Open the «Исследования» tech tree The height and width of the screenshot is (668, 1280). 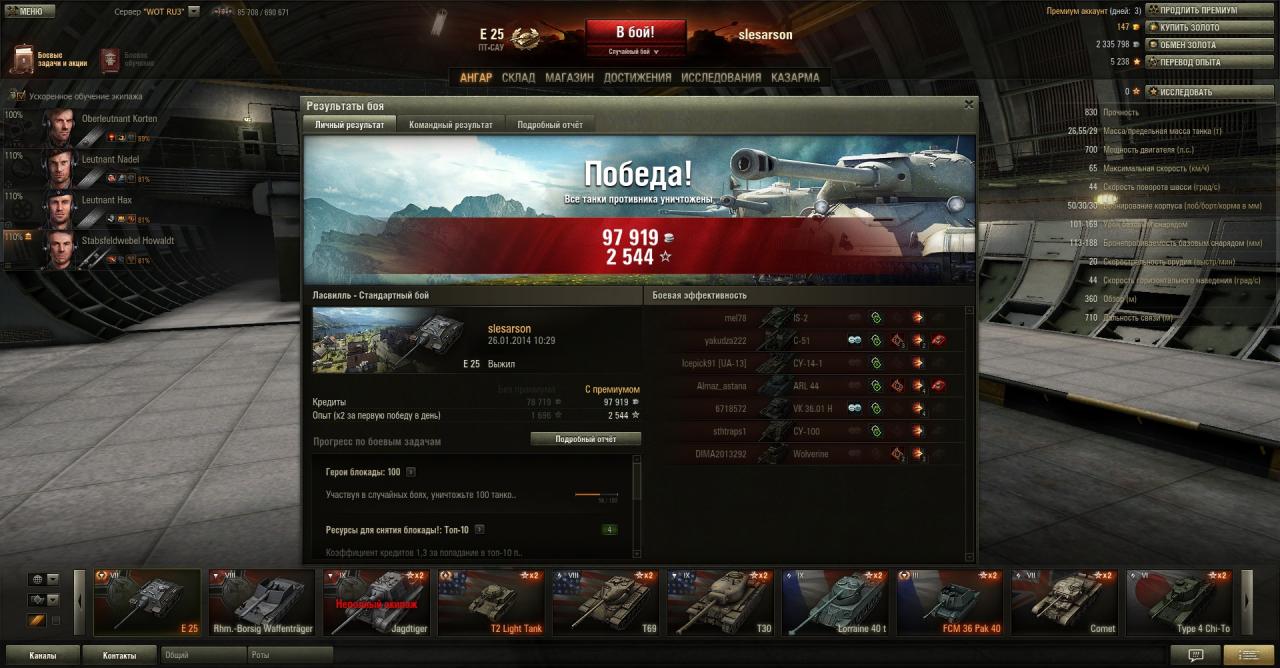coord(721,77)
